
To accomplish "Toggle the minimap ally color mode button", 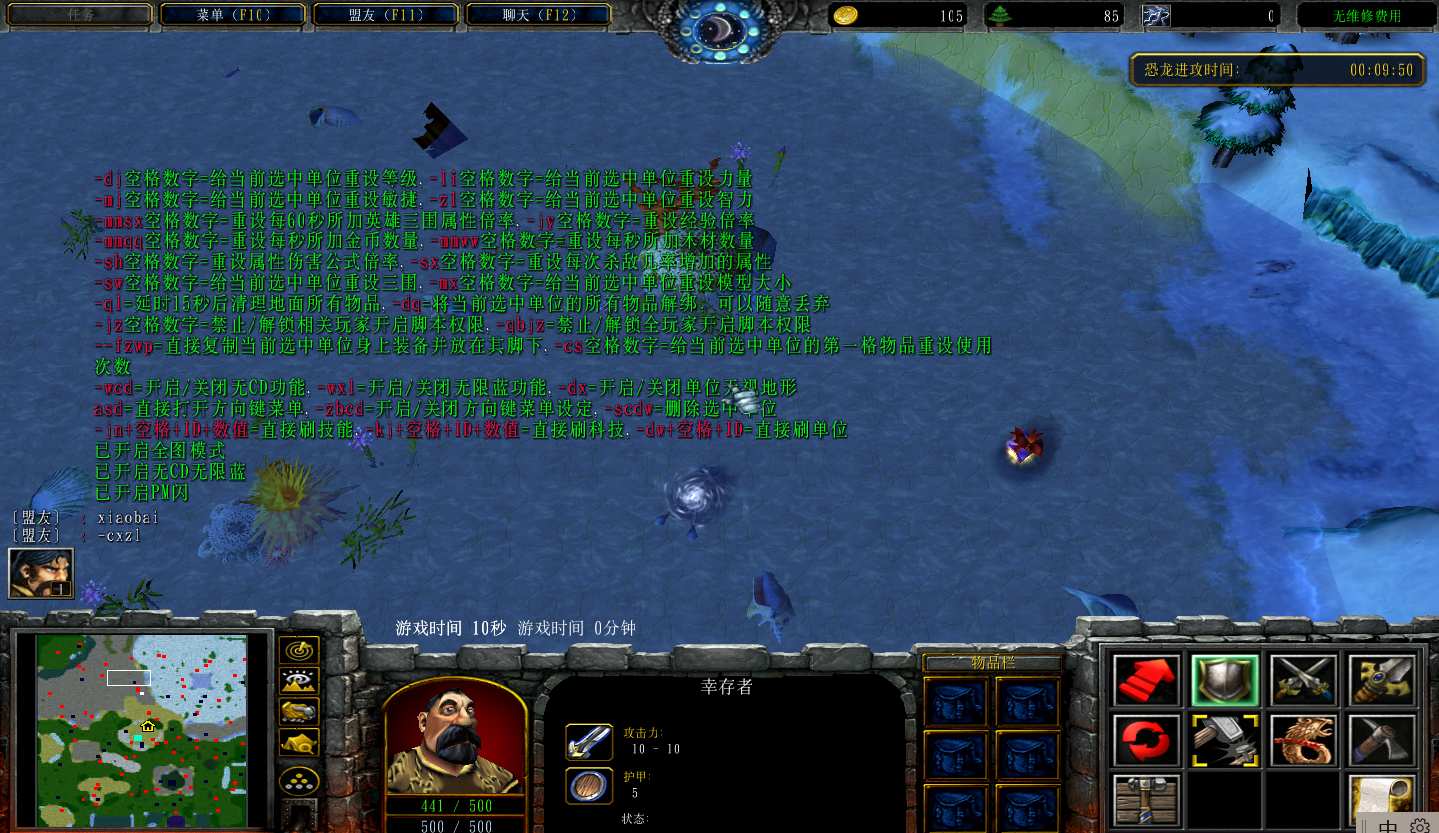I will pyautogui.click(x=298, y=711).
